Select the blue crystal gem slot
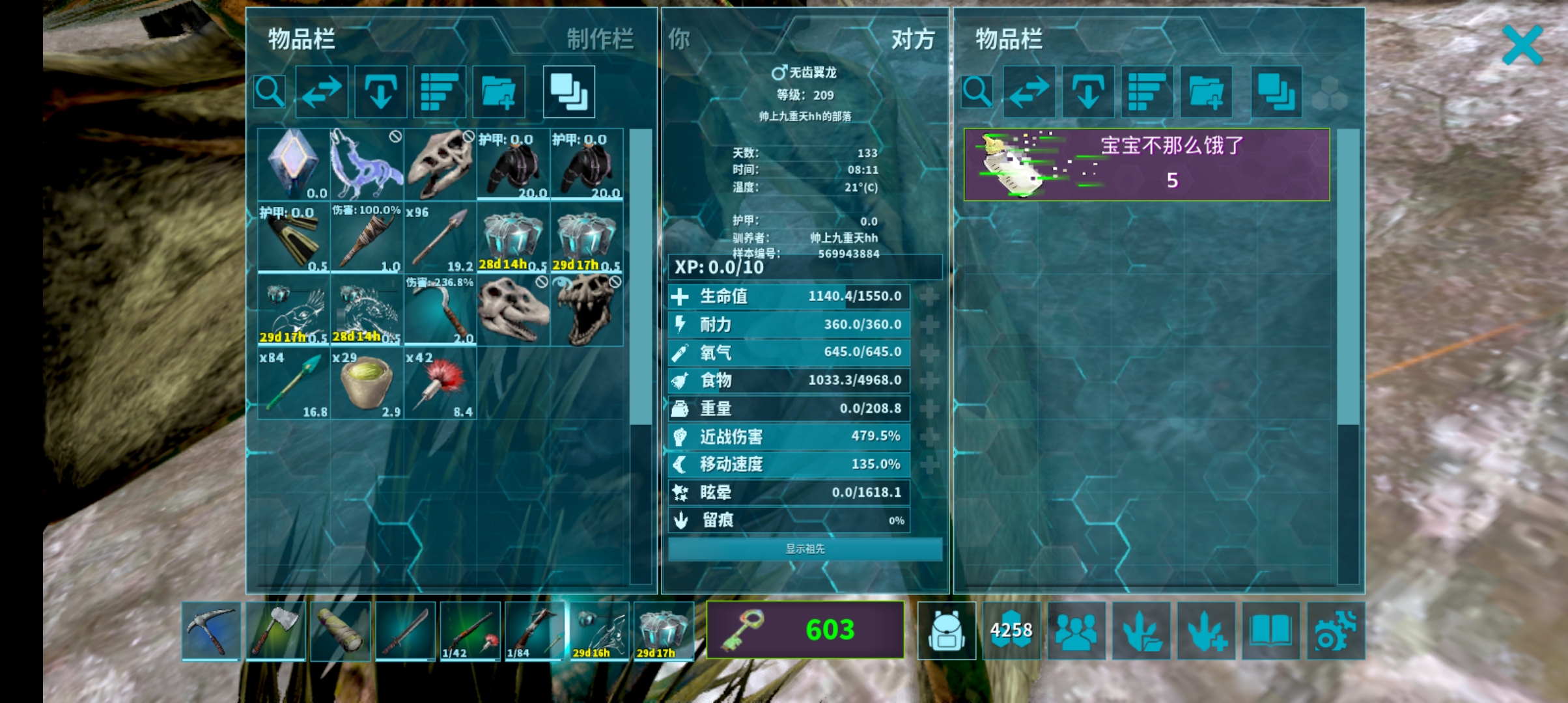The width and height of the screenshot is (1568, 703). (x=293, y=164)
